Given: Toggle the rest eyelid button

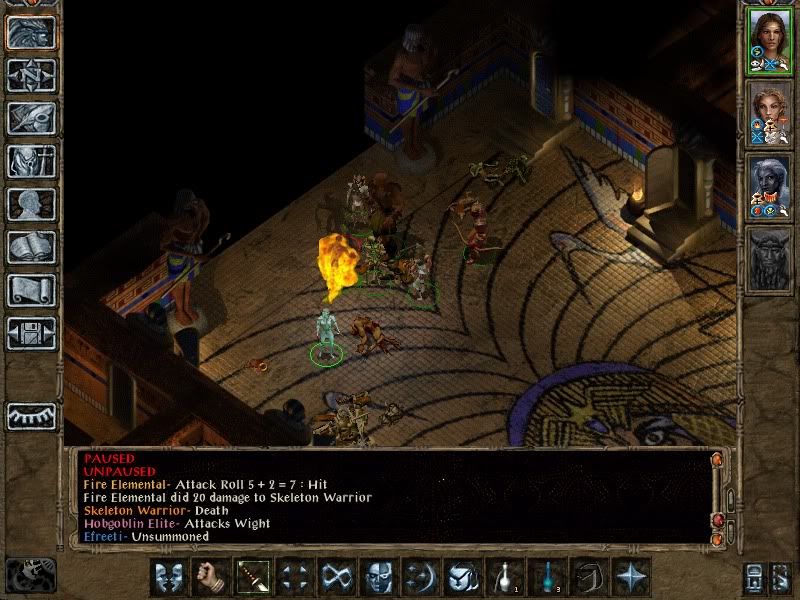Looking at the screenshot, I should point(31,415).
